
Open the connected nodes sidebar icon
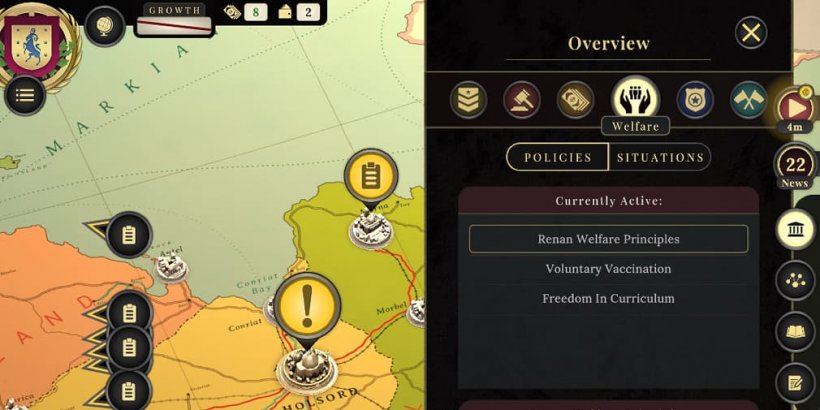pos(795,281)
